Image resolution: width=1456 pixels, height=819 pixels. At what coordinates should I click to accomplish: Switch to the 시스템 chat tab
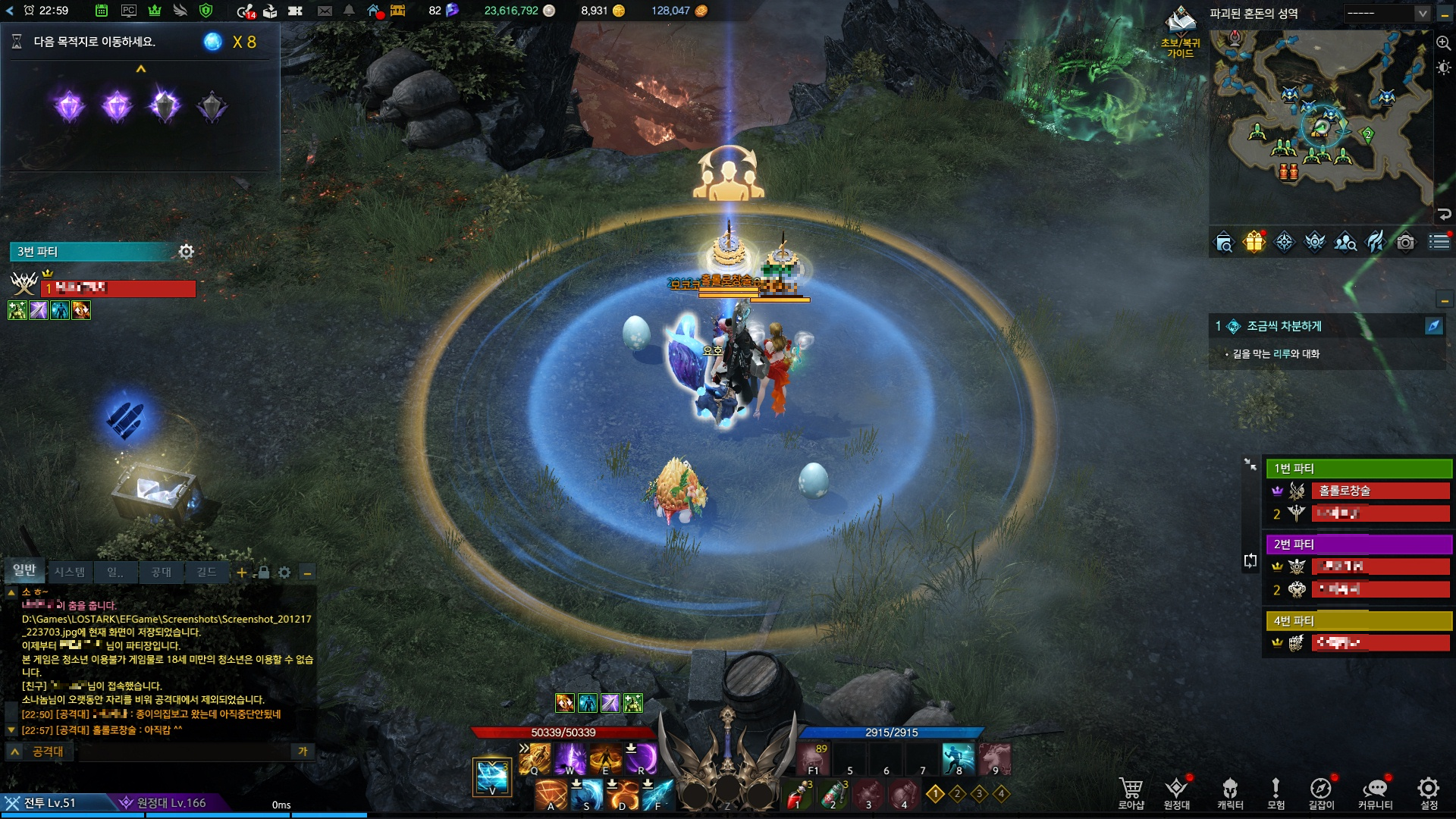pyautogui.click(x=69, y=572)
